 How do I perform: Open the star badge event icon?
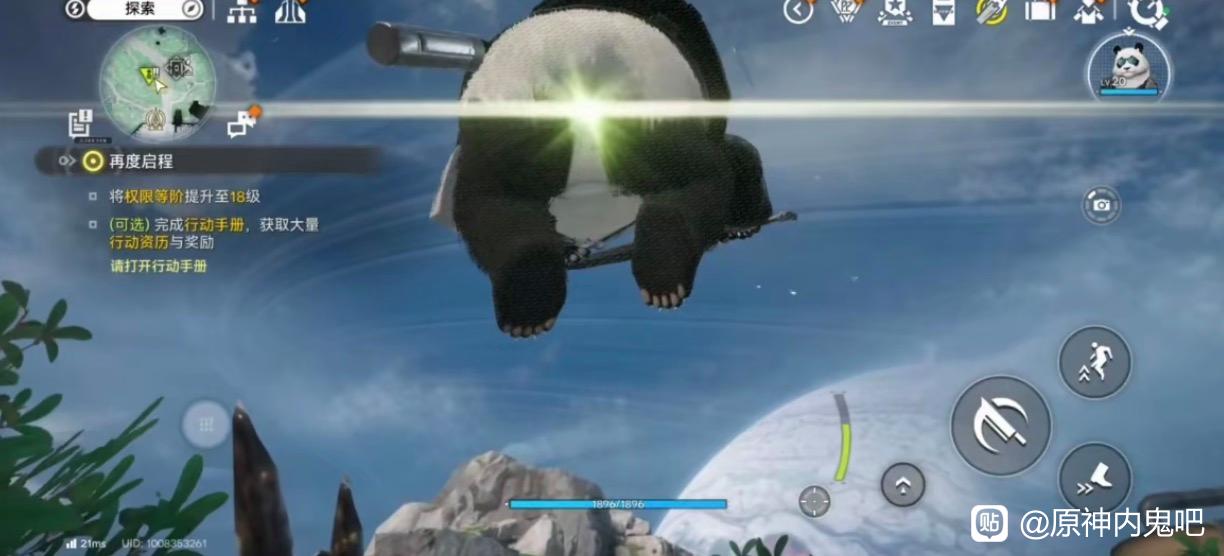click(894, 11)
